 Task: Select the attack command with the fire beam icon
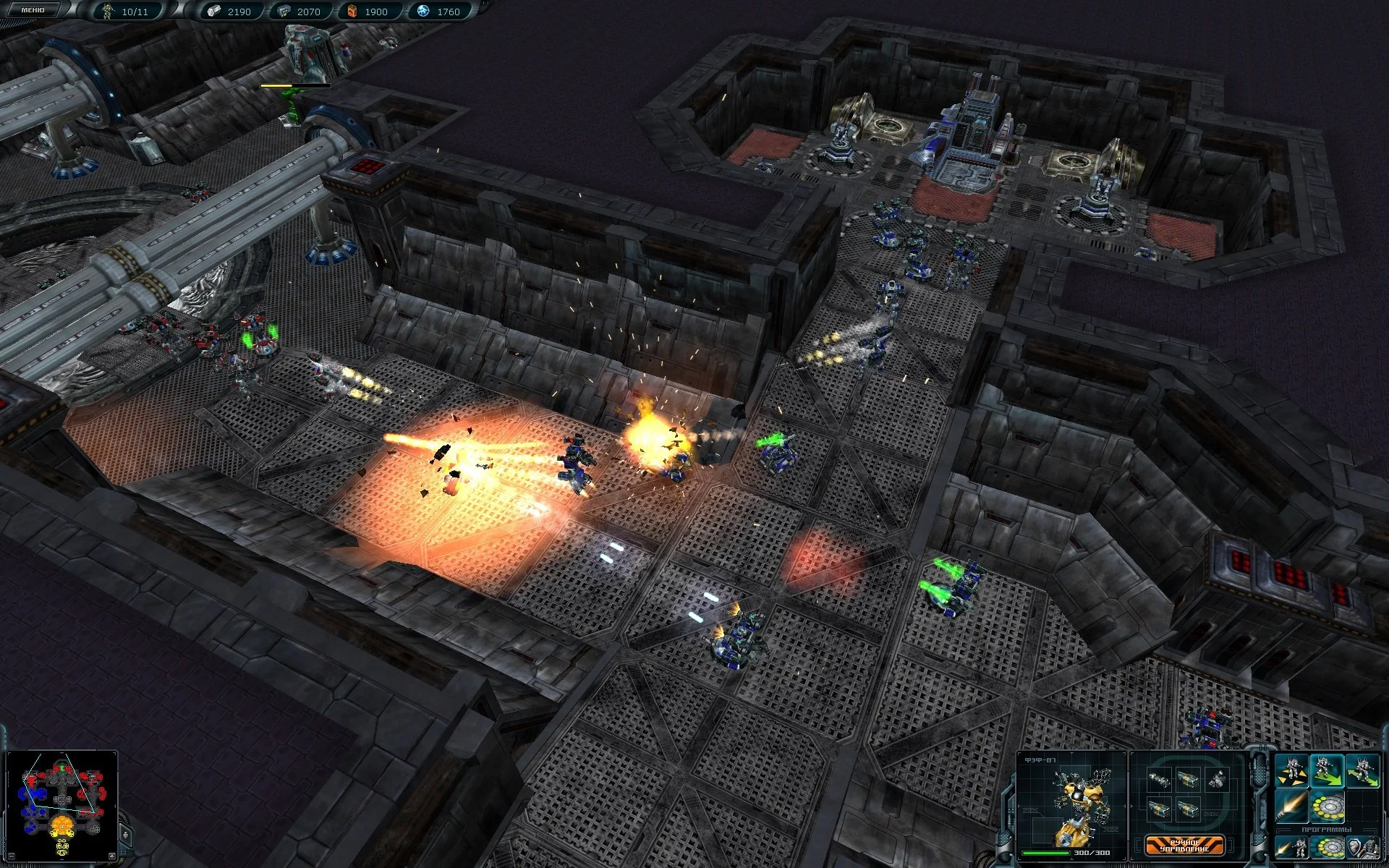(1292, 807)
